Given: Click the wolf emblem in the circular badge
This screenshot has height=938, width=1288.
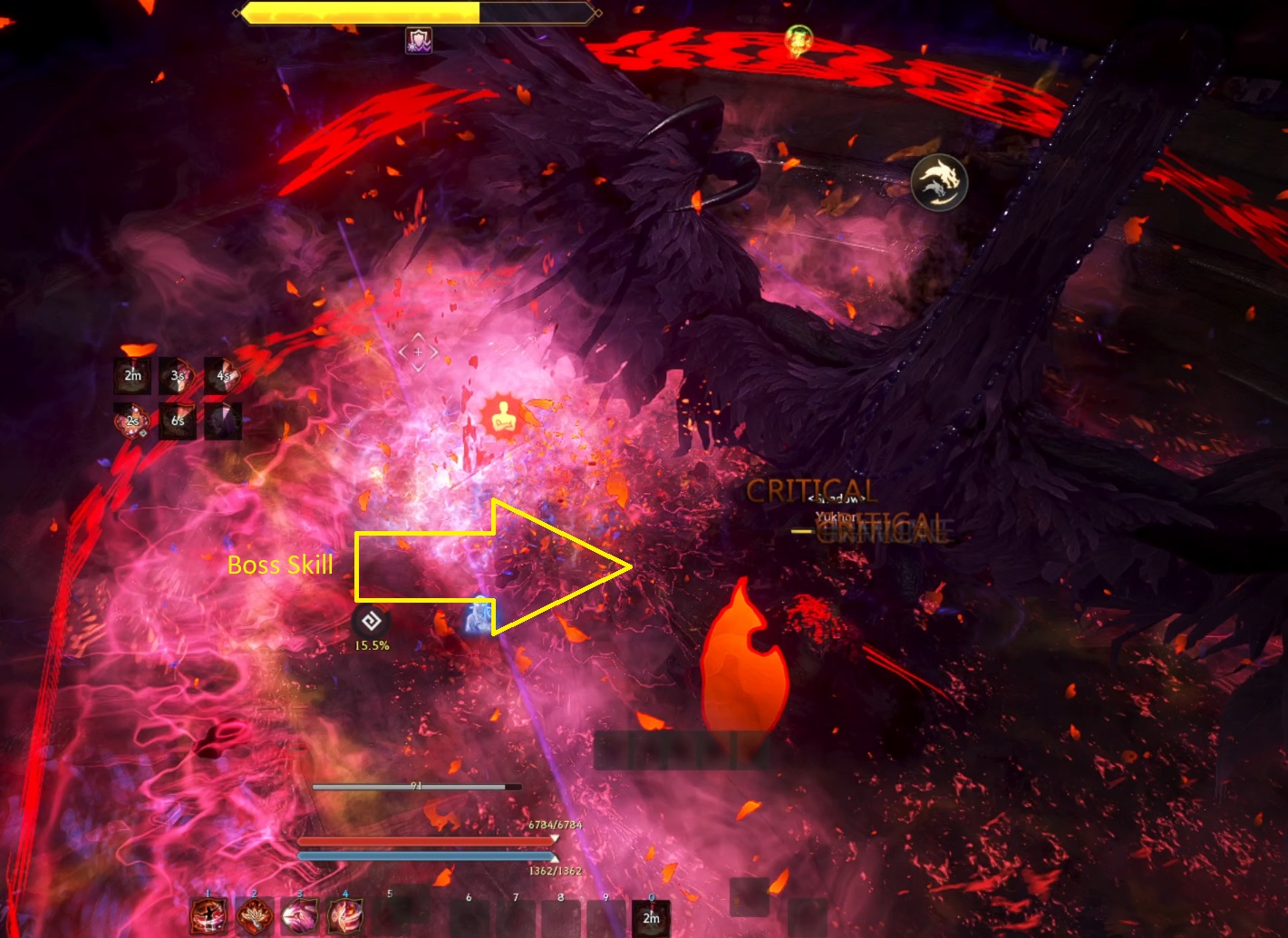Looking at the screenshot, I should point(939,182).
